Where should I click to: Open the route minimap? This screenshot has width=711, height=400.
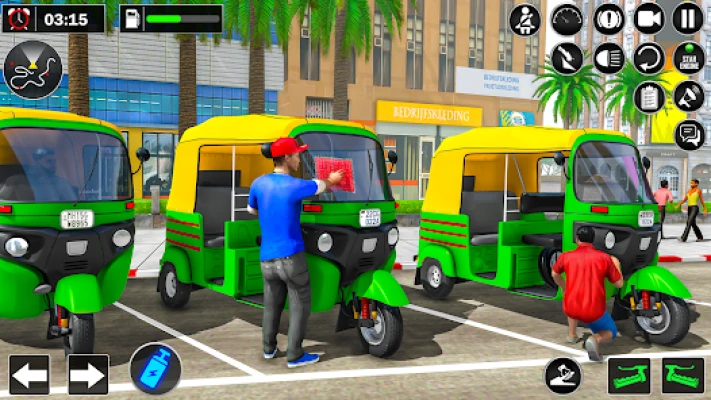(32, 70)
